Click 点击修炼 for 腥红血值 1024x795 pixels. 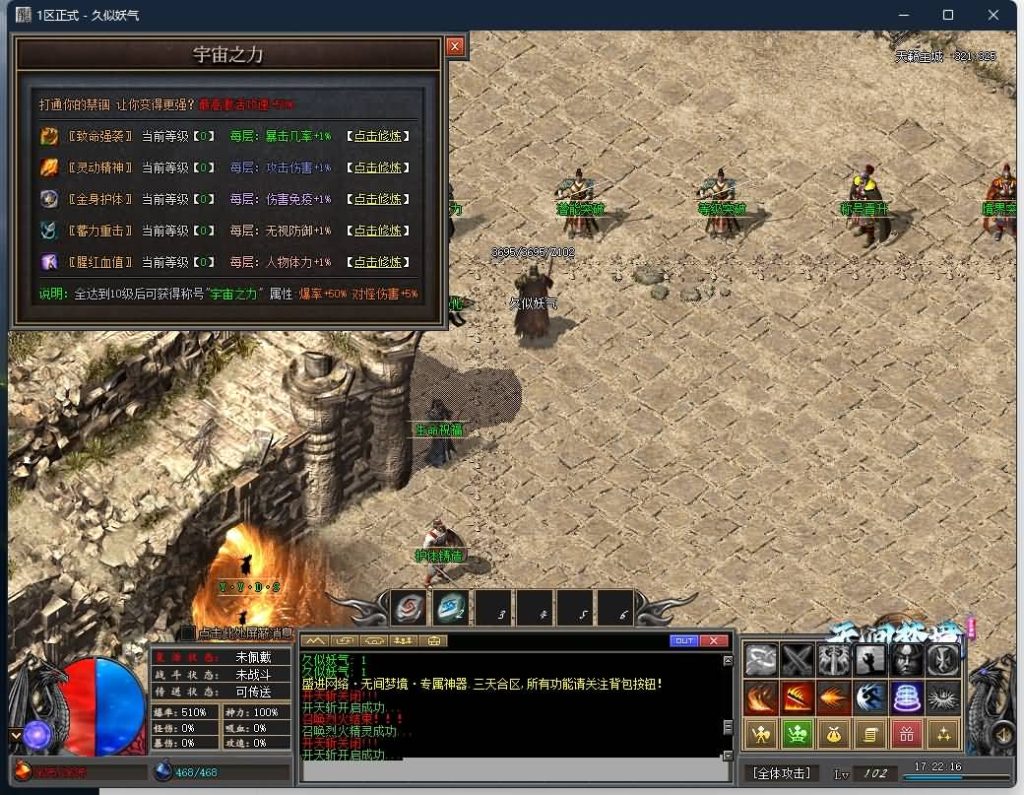tap(378, 262)
